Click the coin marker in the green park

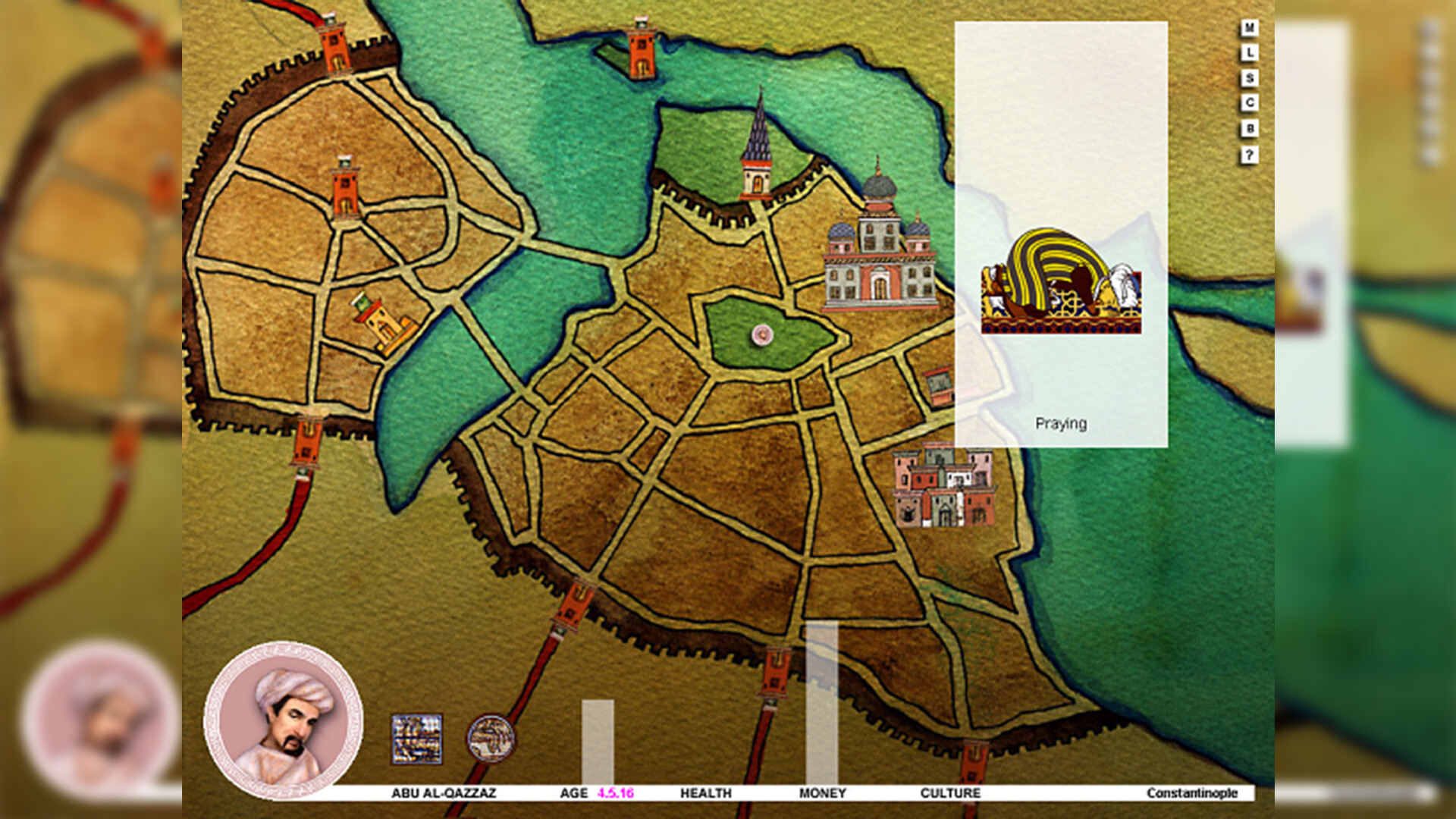pyautogui.click(x=761, y=334)
